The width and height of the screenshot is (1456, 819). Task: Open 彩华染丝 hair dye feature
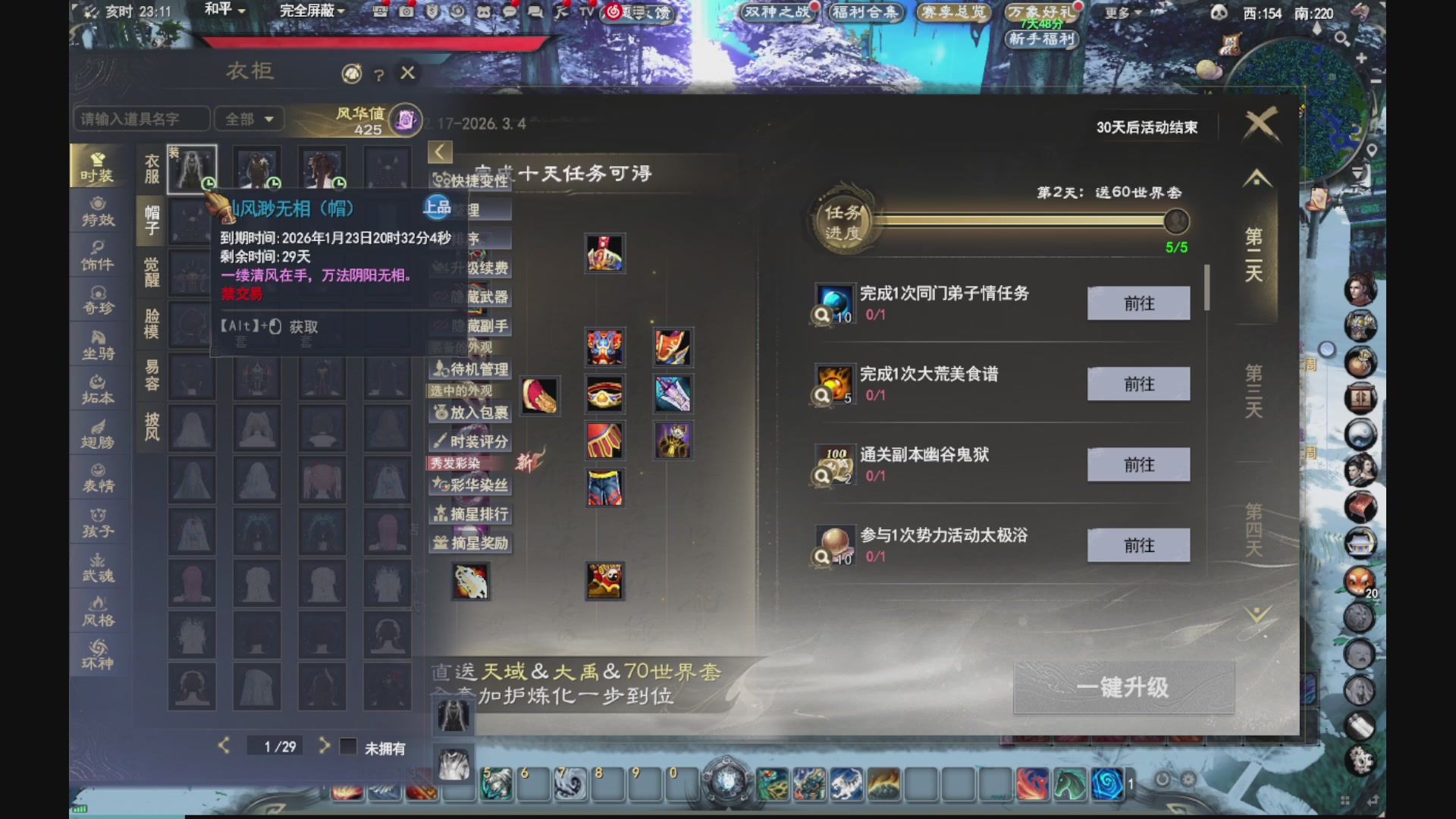(x=472, y=485)
